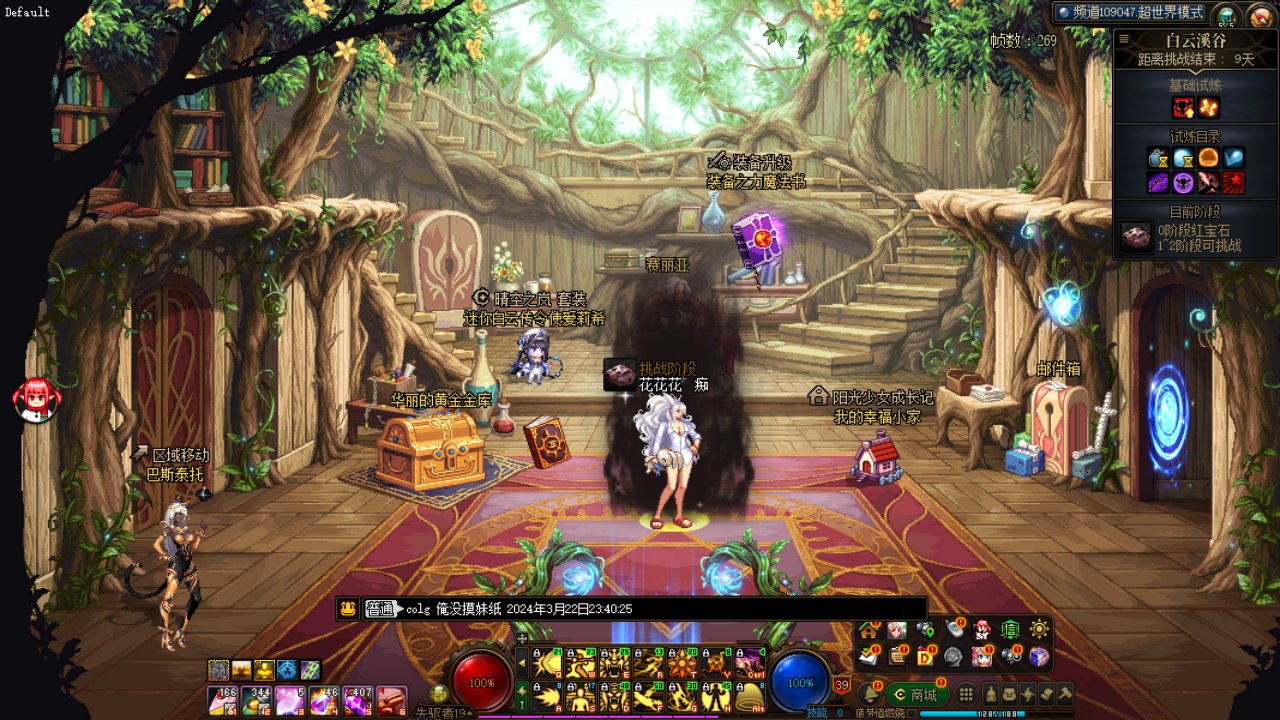The height and width of the screenshot is (720, 1280).
Task: Toggle the 白云溪谷 panel list menu icon
Action: [x=1124, y=40]
